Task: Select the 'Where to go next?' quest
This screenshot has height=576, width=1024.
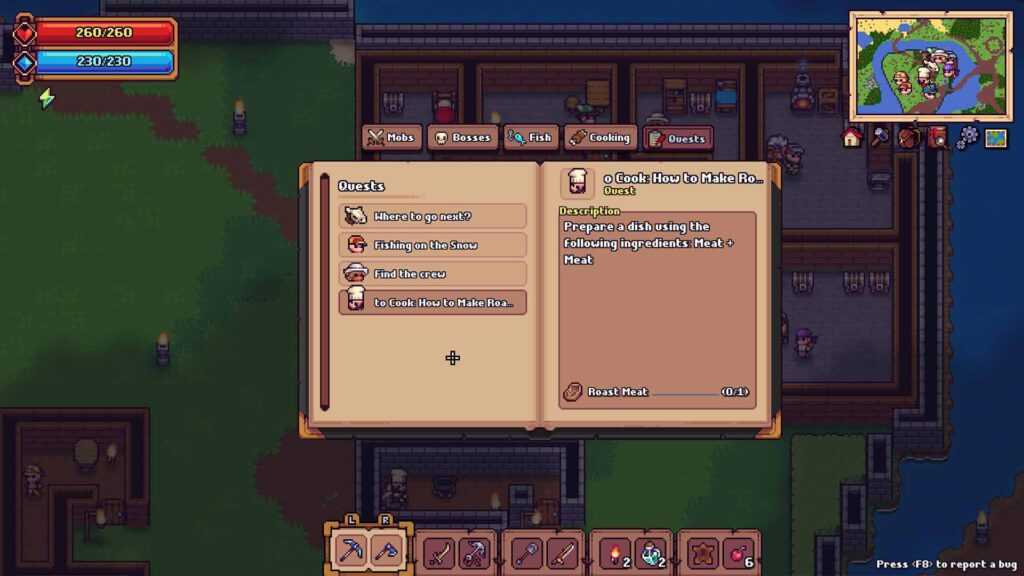Action: 433,216
